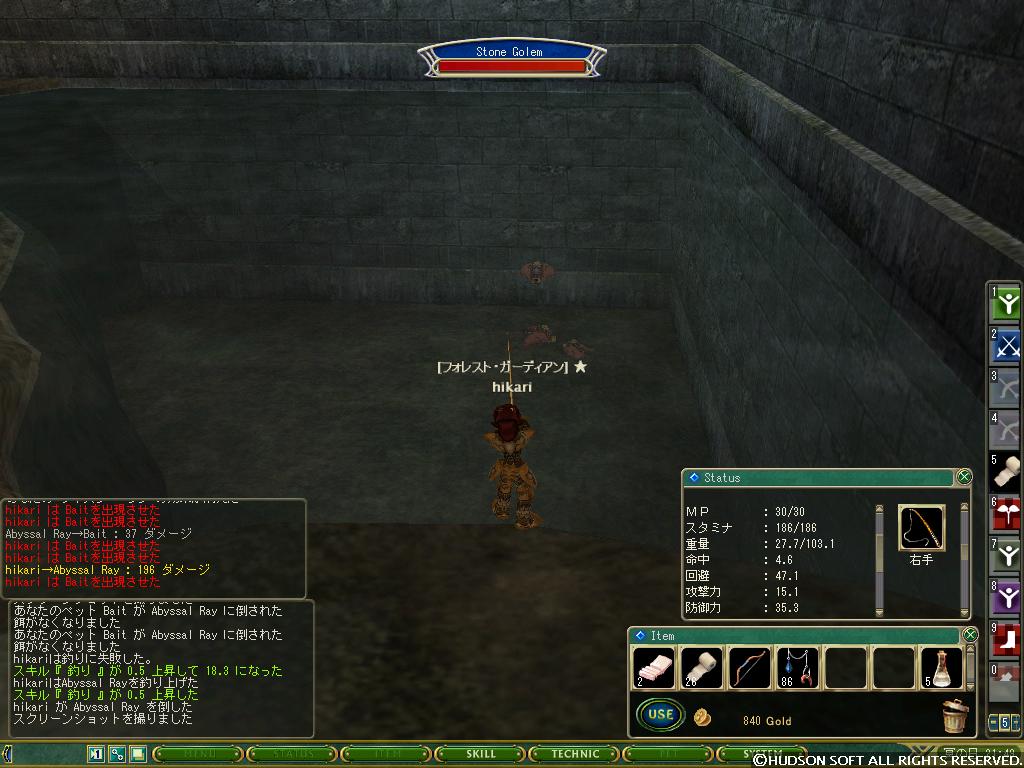Select the right-hand fishing rod equipment slot
The image size is (1024, 768).
click(x=921, y=528)
